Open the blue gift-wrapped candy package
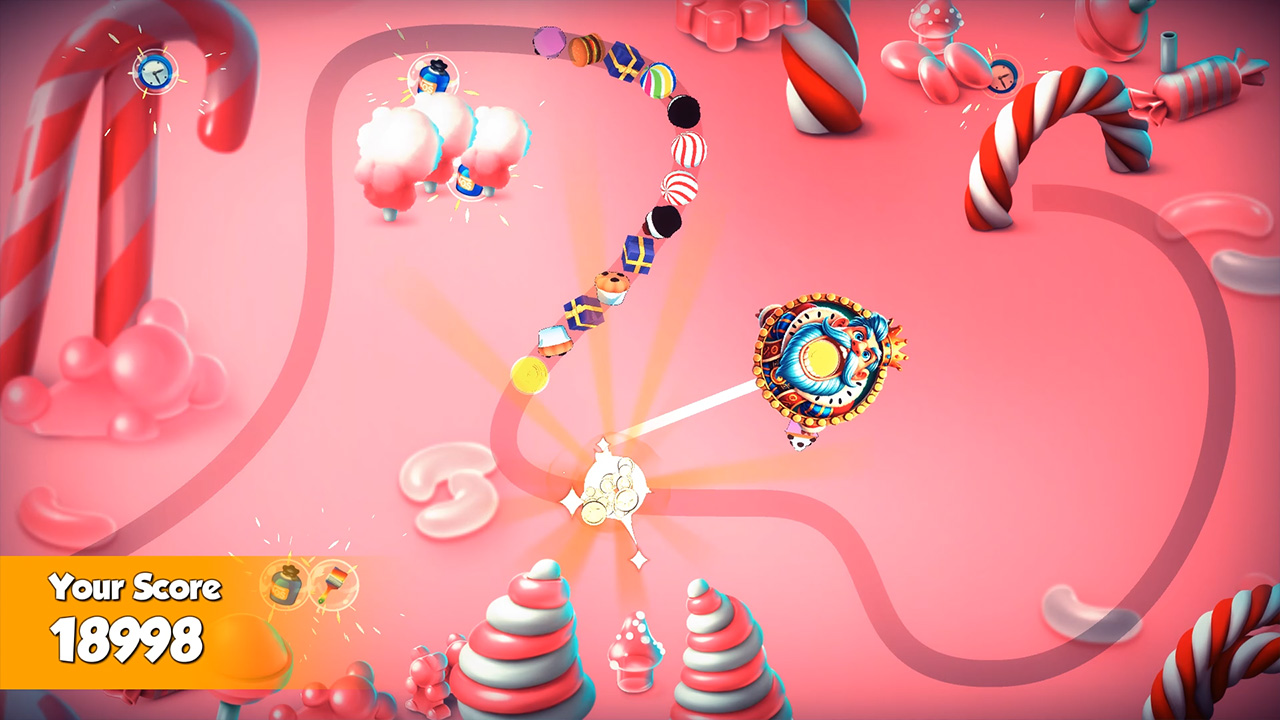 [x=624, y=60]
